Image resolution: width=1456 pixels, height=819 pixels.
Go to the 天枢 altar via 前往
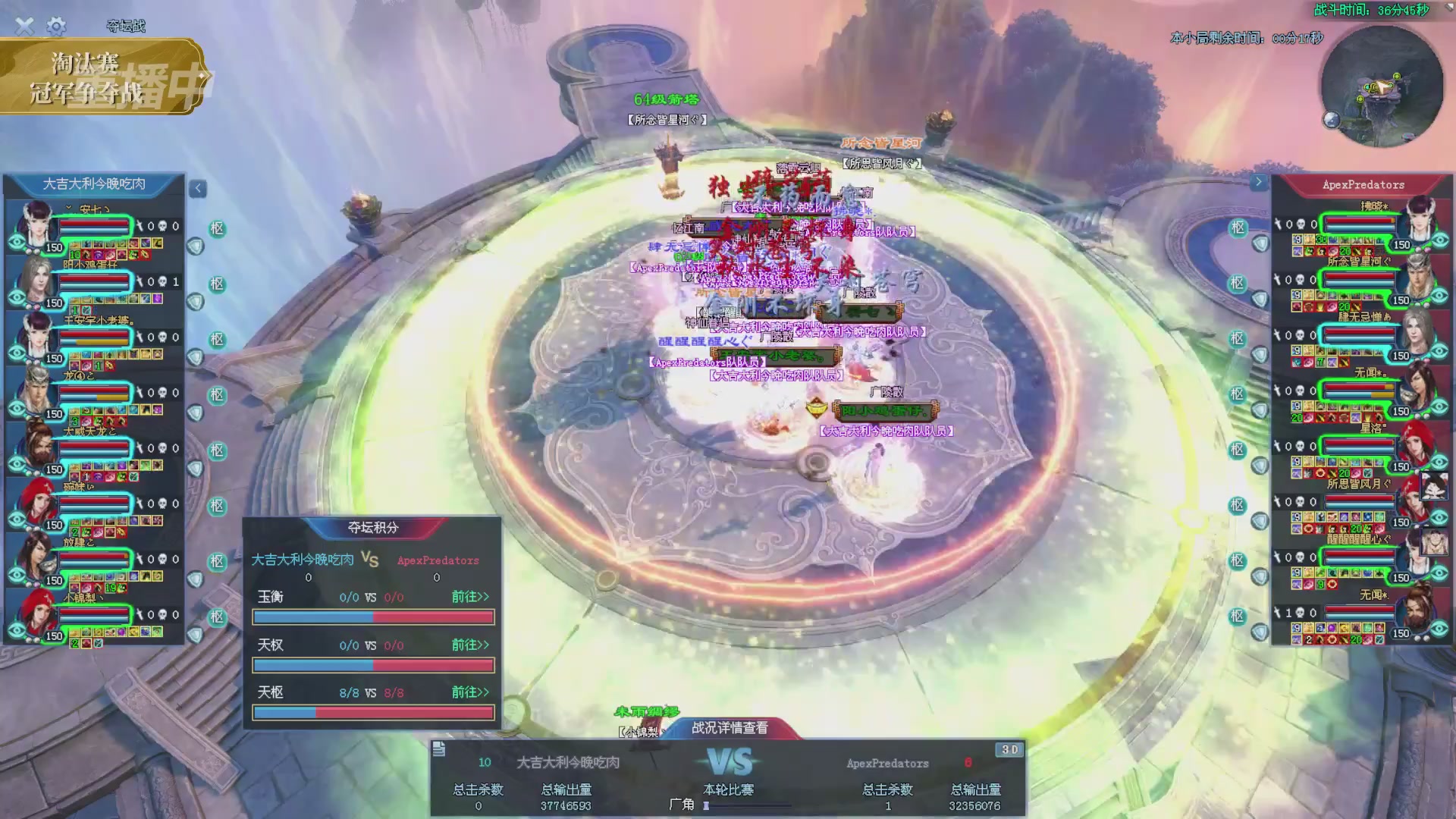470,692
